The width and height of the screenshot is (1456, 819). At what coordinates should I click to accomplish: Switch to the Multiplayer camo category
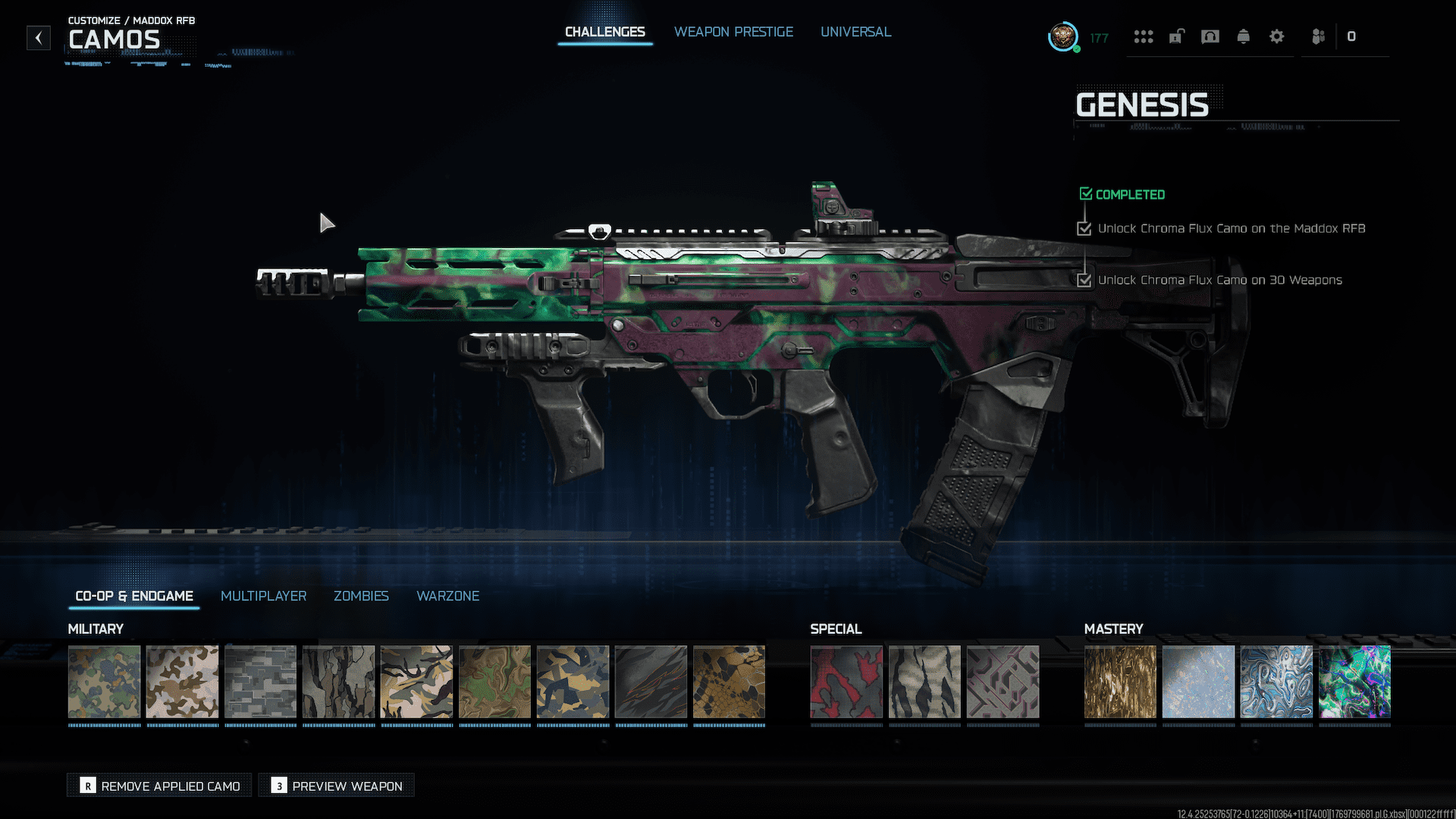[x=263, y=596]
